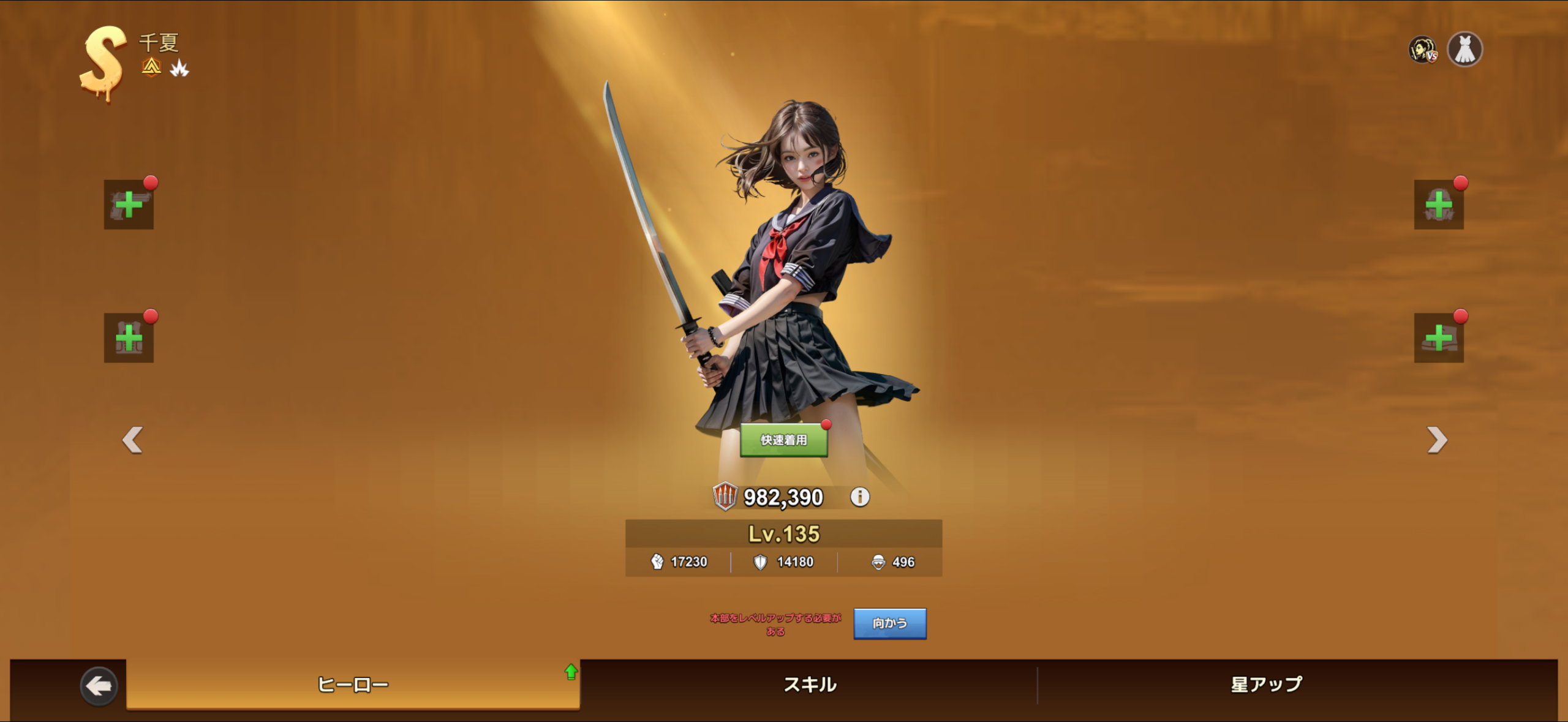
Task: Add equipment to the pistol slot
Action: pos(129,205)
